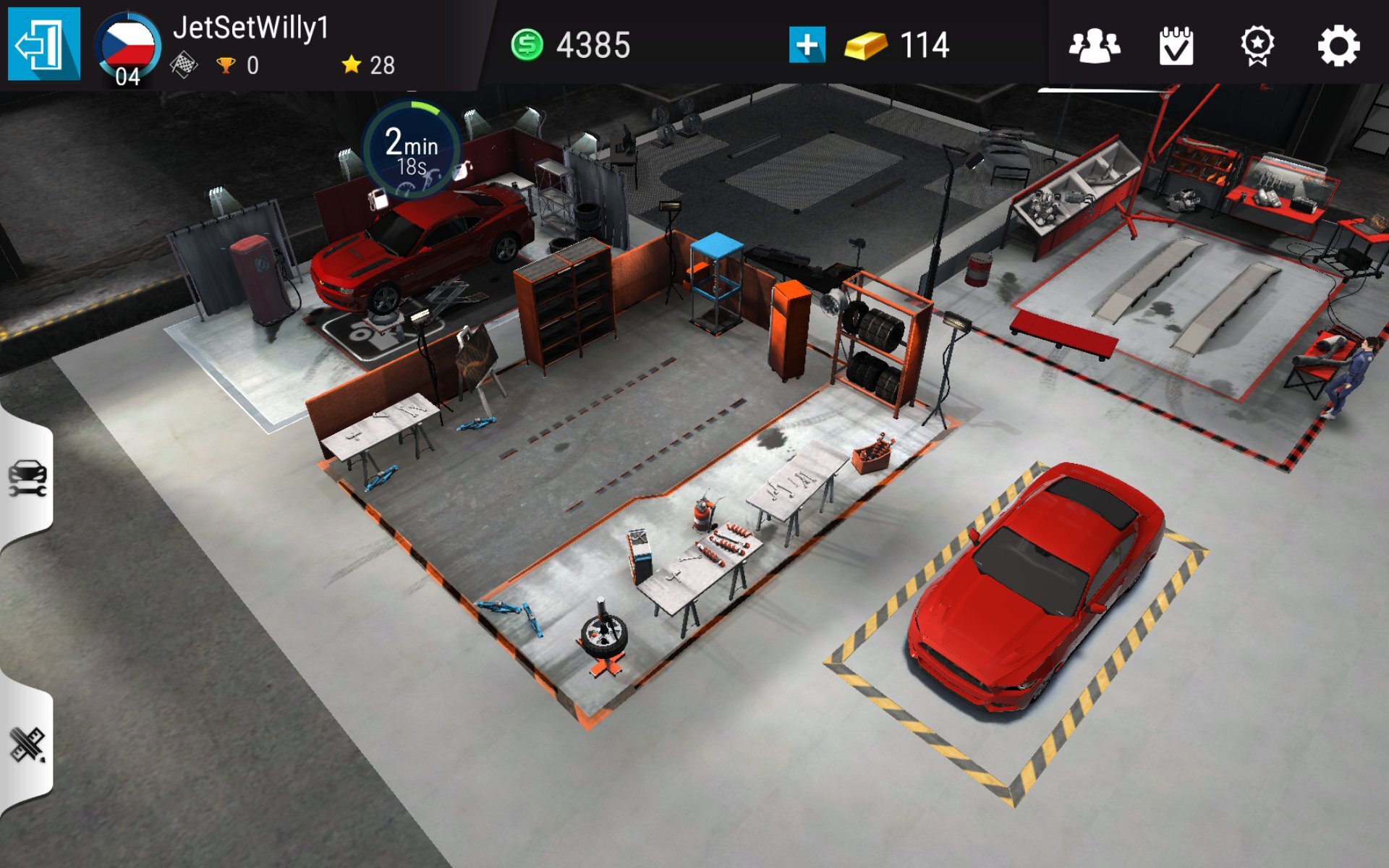Open the daily tasks calendar icon

[x=1176, y=46]
